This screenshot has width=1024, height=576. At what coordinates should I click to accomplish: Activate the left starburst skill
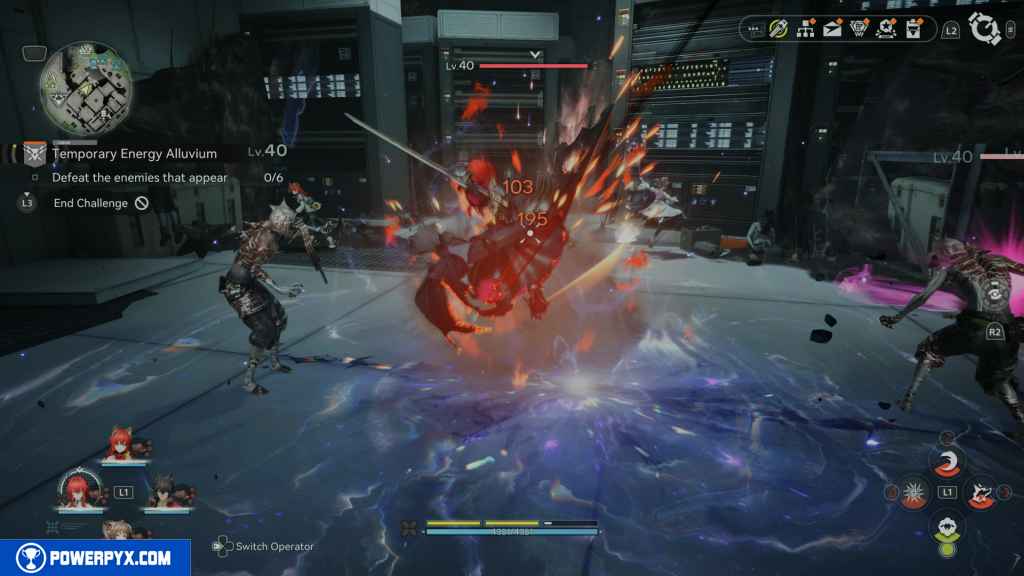912,492
